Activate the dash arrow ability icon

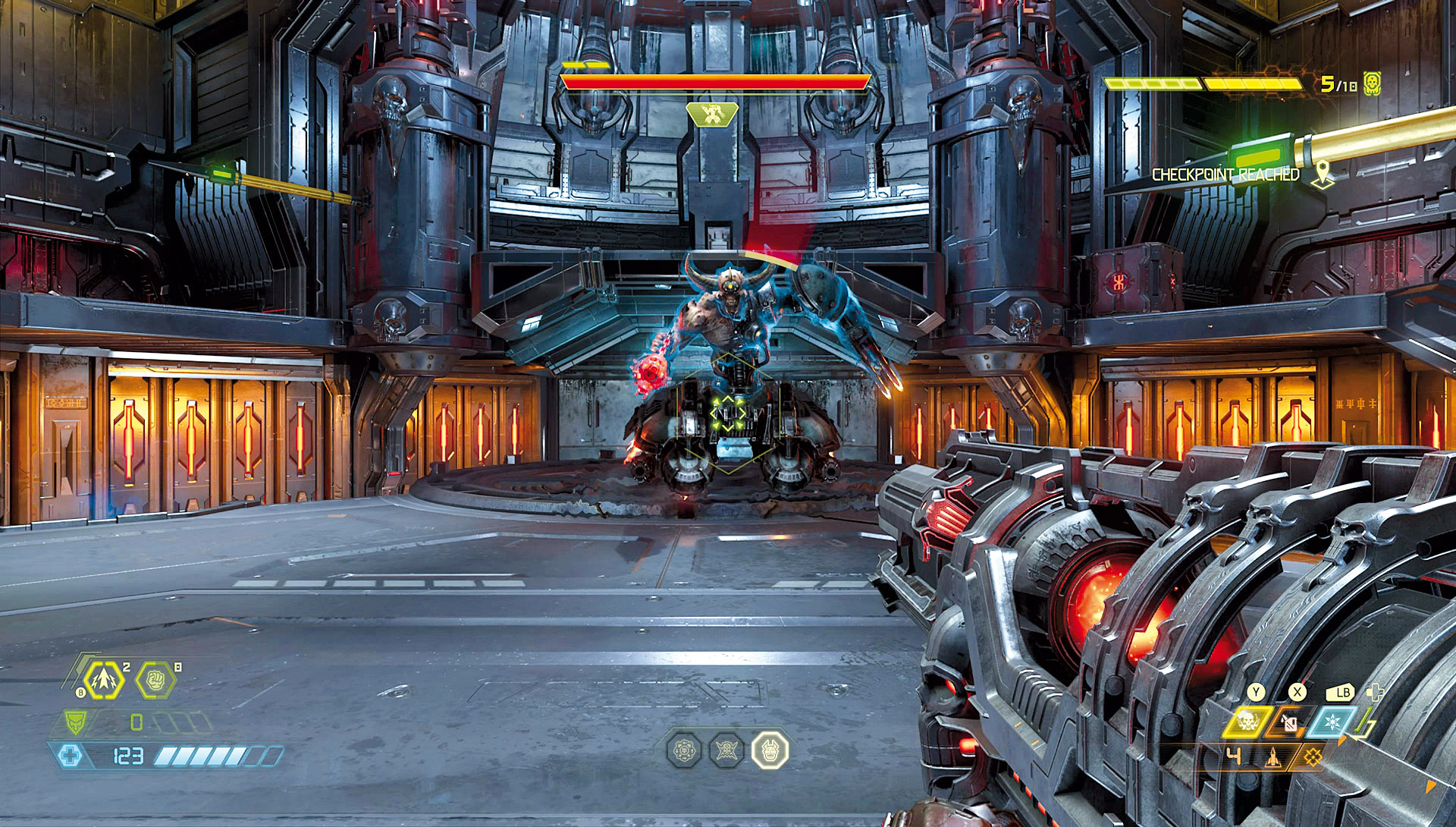(x=103, y=679)
